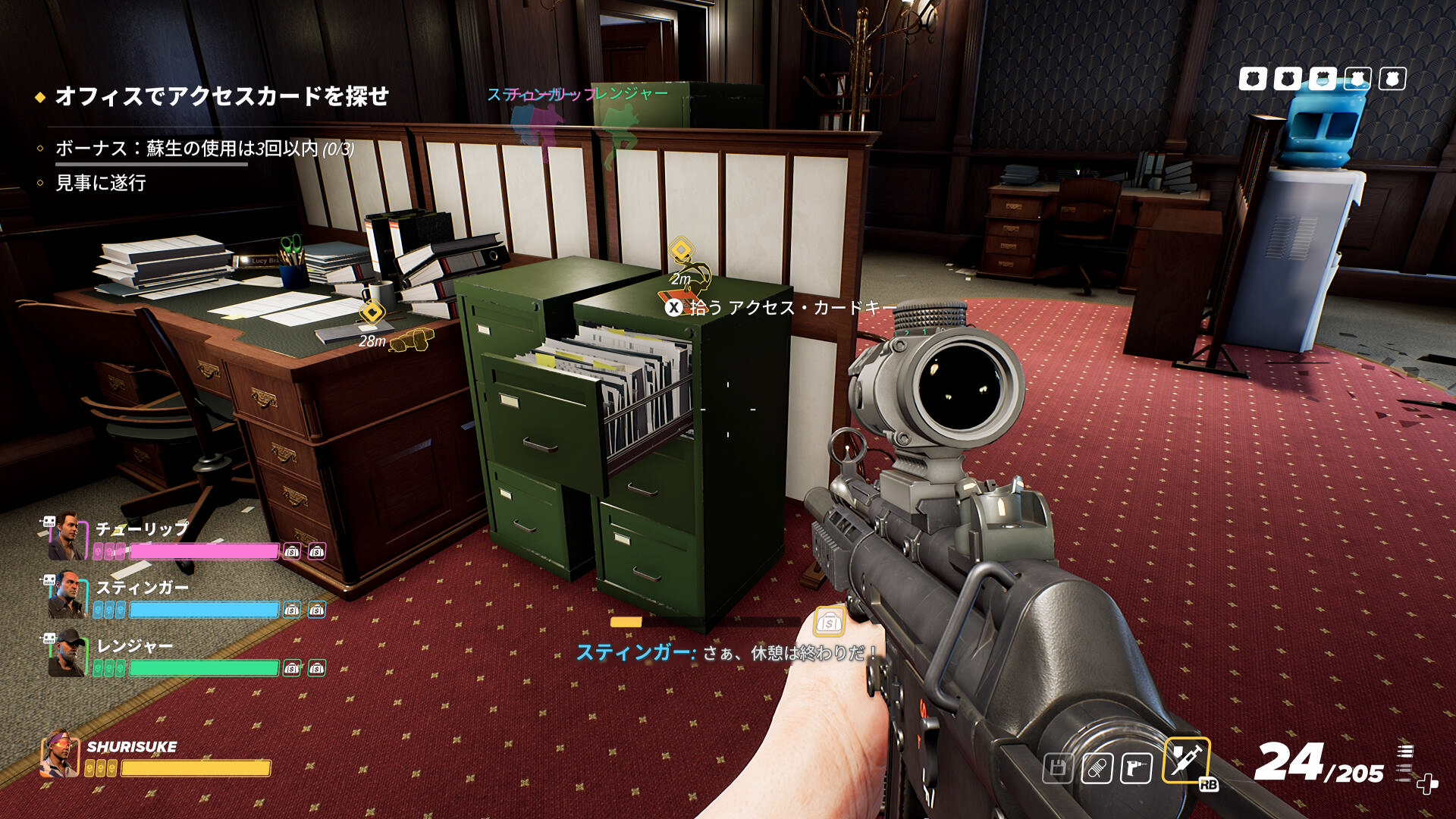Click the carried loot bag indicator

pos(829,623)
